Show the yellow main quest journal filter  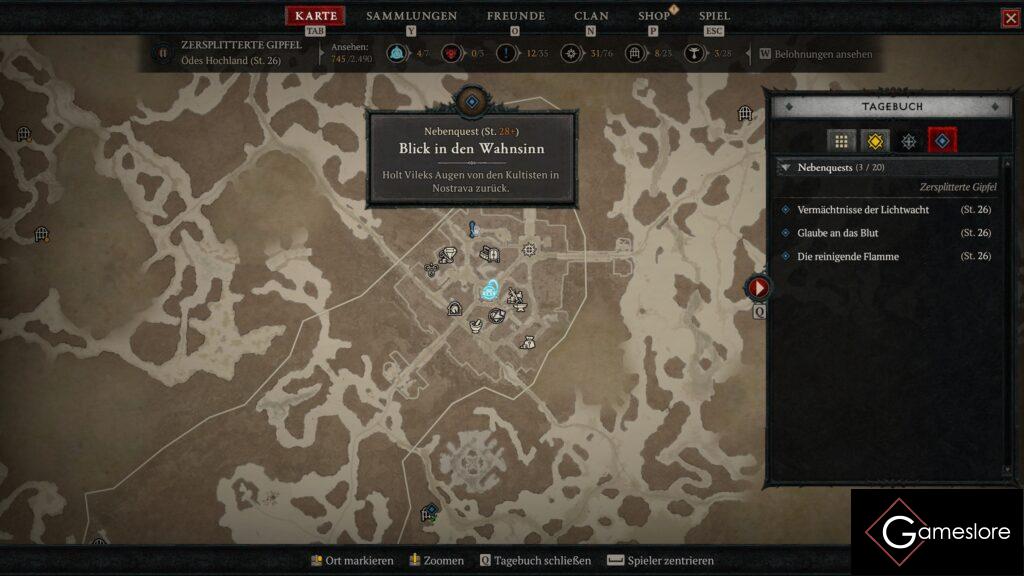(x=875, y=141)
